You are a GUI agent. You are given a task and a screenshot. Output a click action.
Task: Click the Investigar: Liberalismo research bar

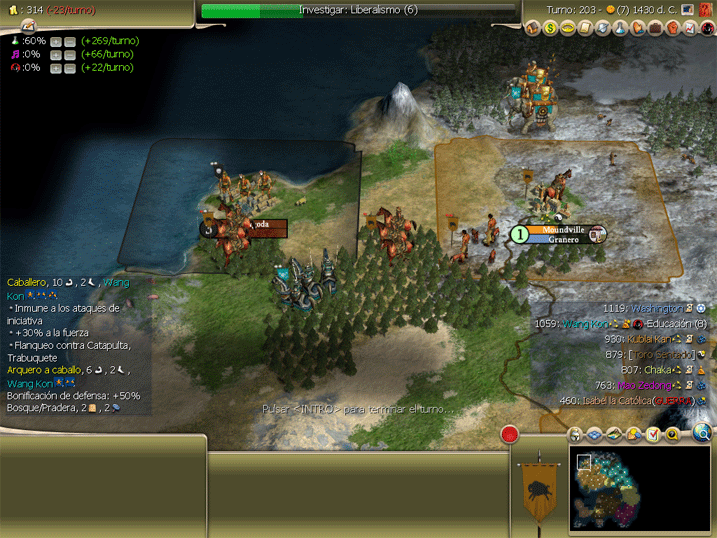358,11
